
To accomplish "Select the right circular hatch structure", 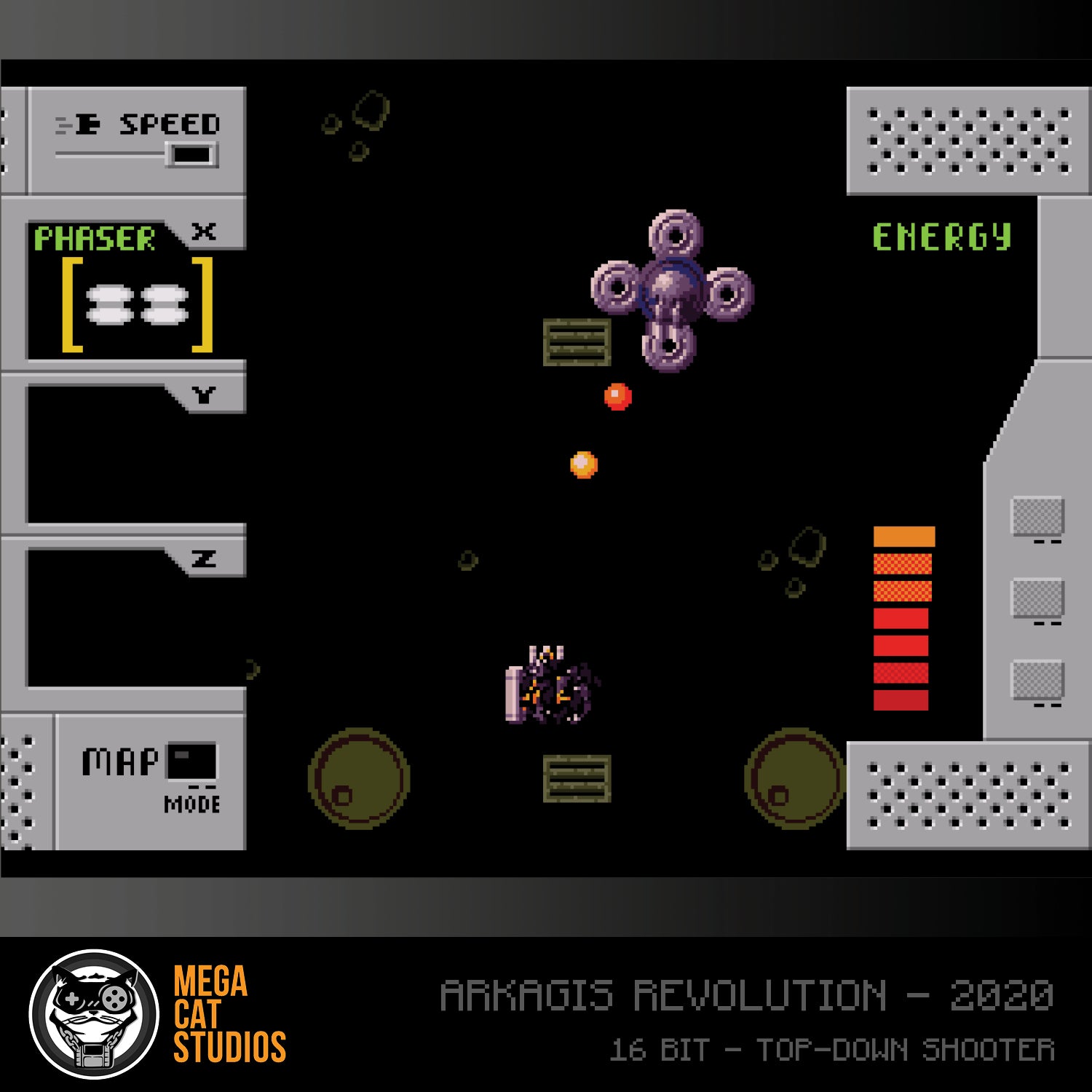I will pyautogui.click(x=794, y=779).
